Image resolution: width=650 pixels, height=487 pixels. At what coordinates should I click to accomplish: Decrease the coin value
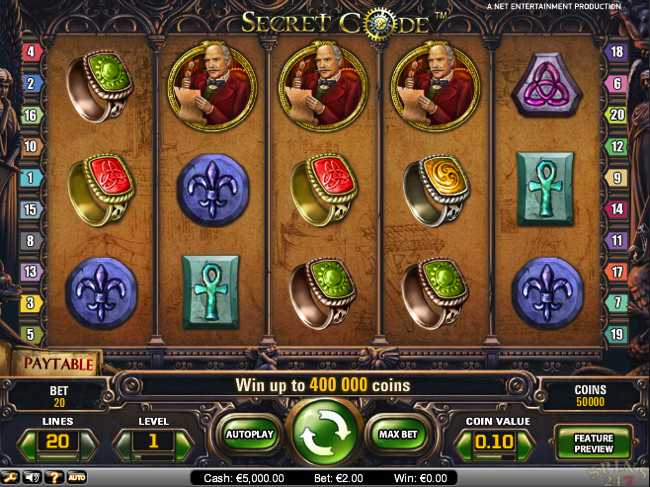[x=463, y=442]
